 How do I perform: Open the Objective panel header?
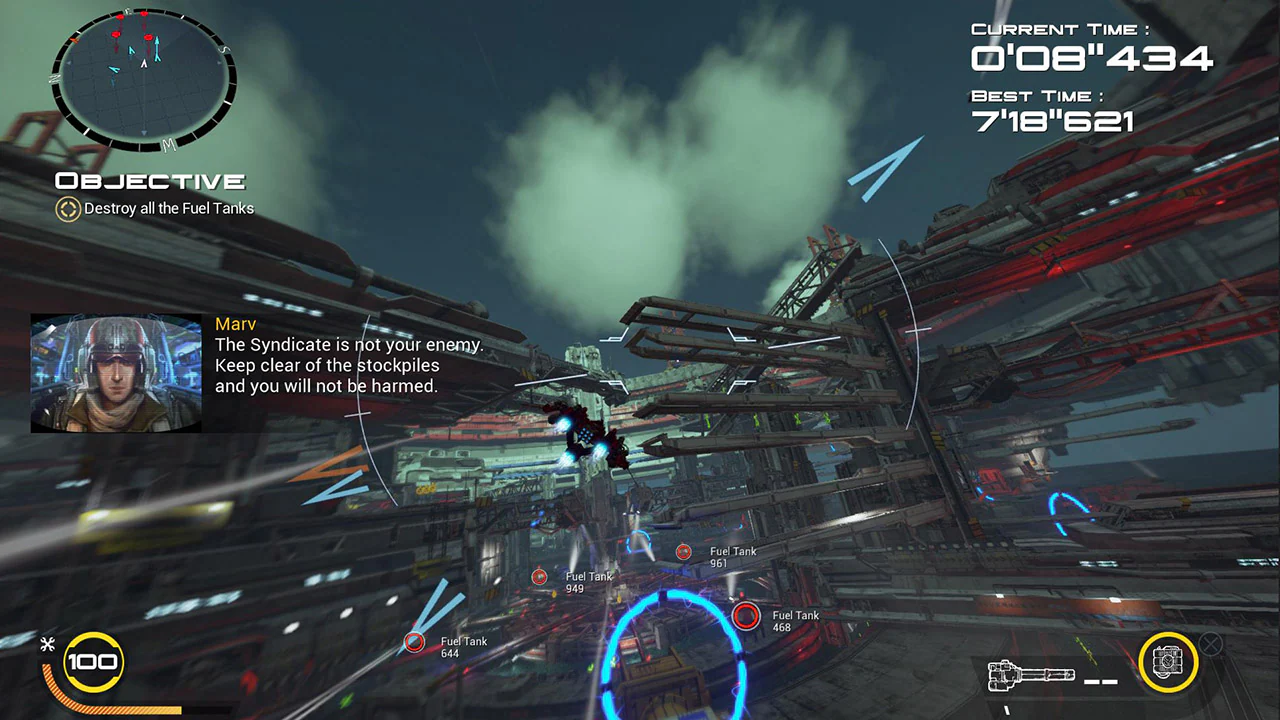tap(148, 181)
